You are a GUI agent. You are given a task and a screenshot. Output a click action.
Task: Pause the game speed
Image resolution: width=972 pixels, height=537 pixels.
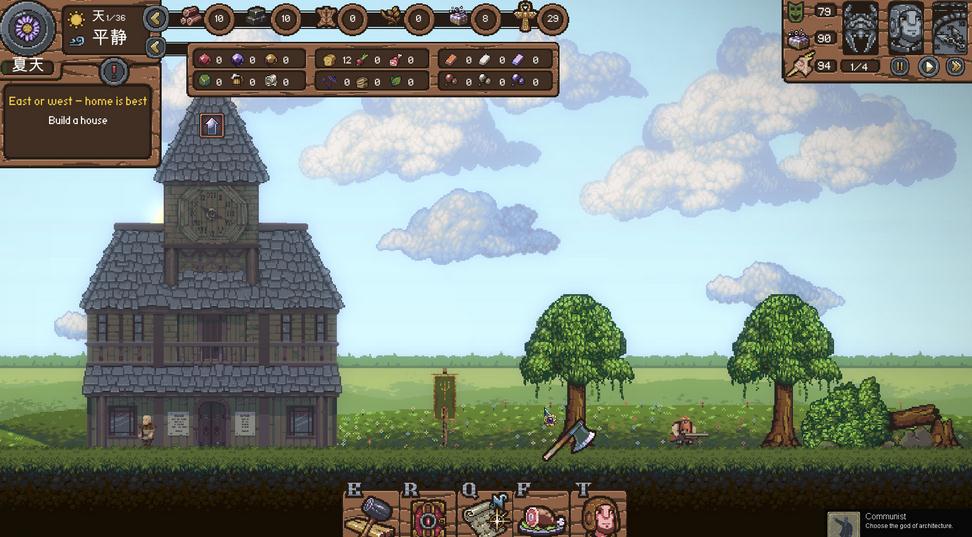pos(900,67)
